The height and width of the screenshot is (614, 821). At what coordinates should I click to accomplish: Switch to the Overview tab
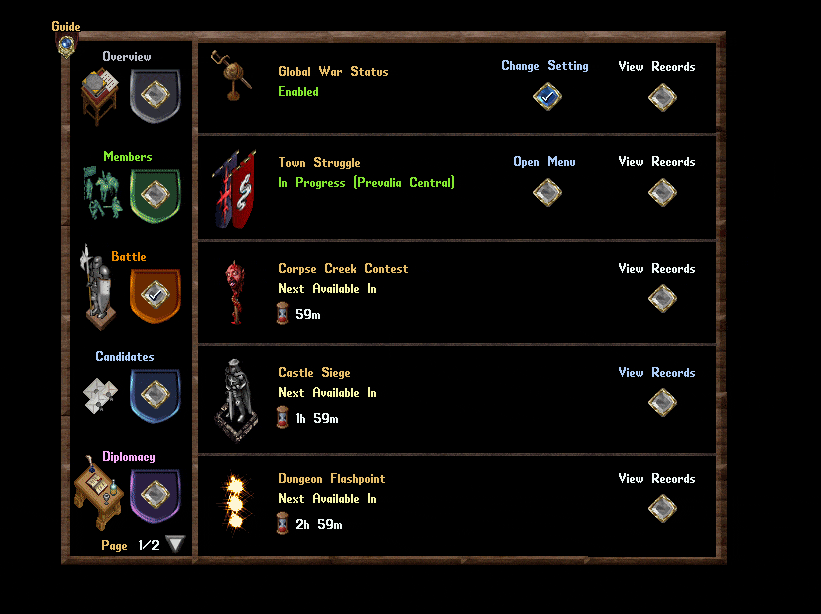155,95
